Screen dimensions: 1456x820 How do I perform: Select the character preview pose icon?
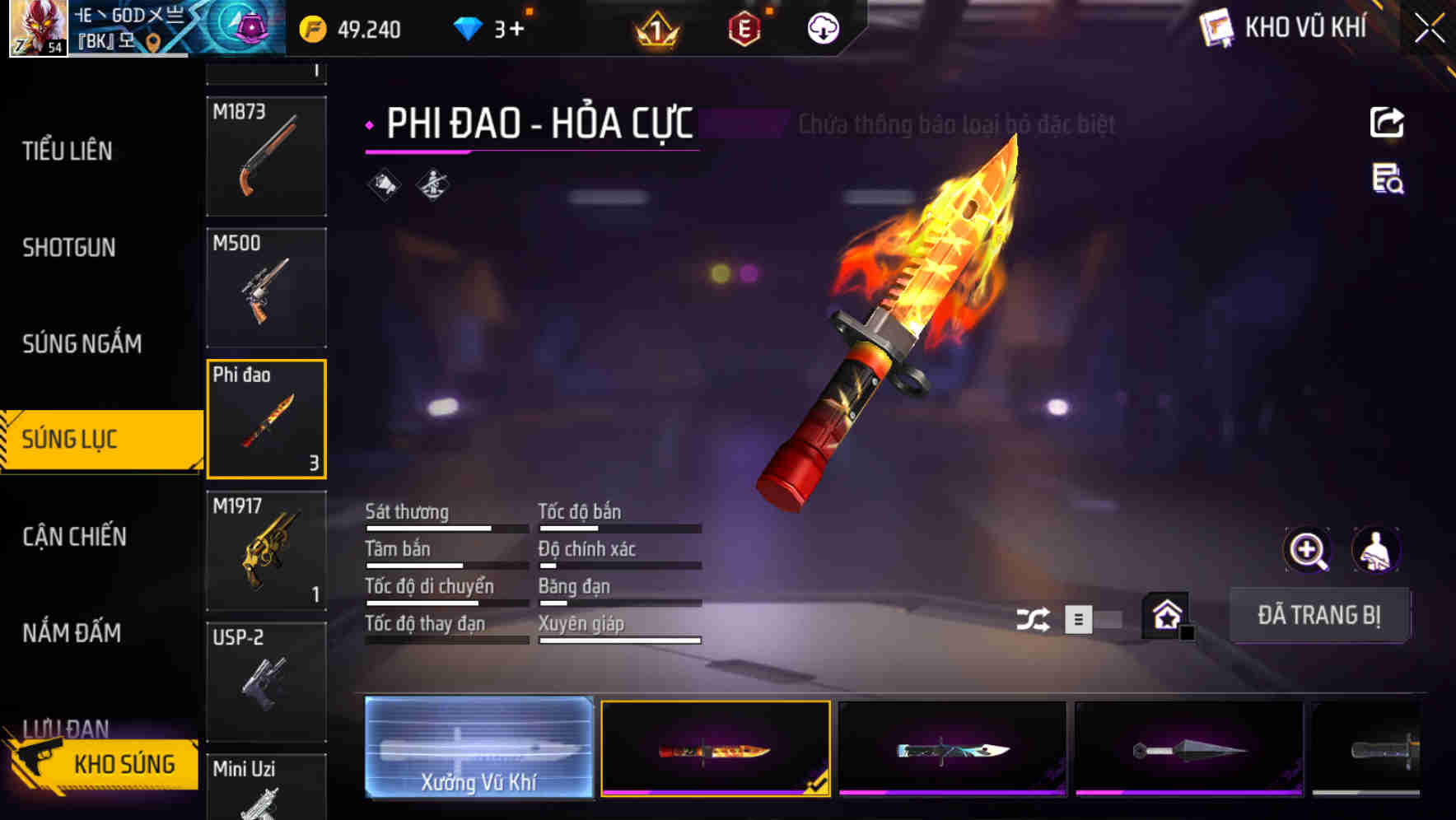1376,550
